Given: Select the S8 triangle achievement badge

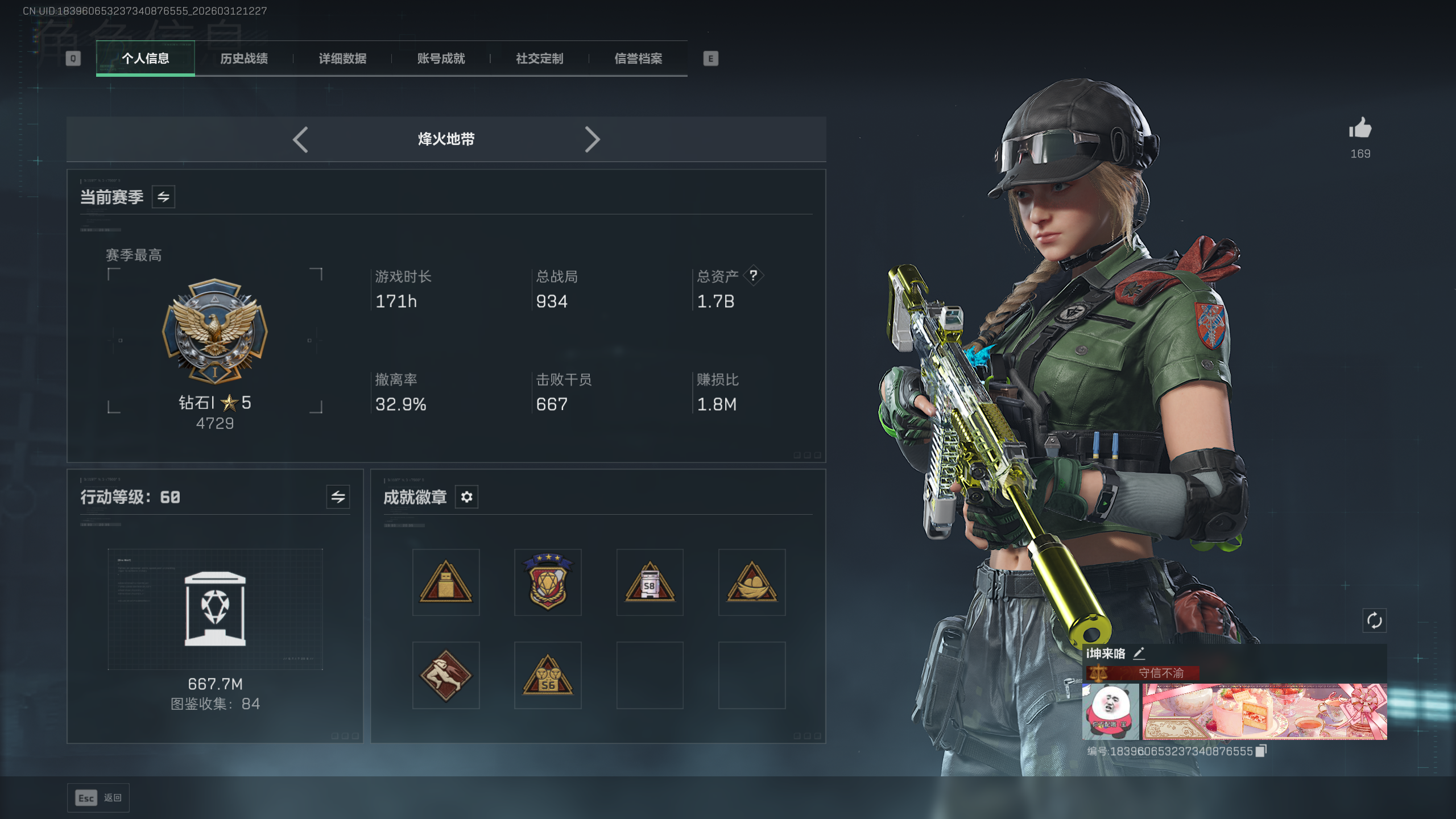Looking at the screenshot, I should [x=650, y=582].
